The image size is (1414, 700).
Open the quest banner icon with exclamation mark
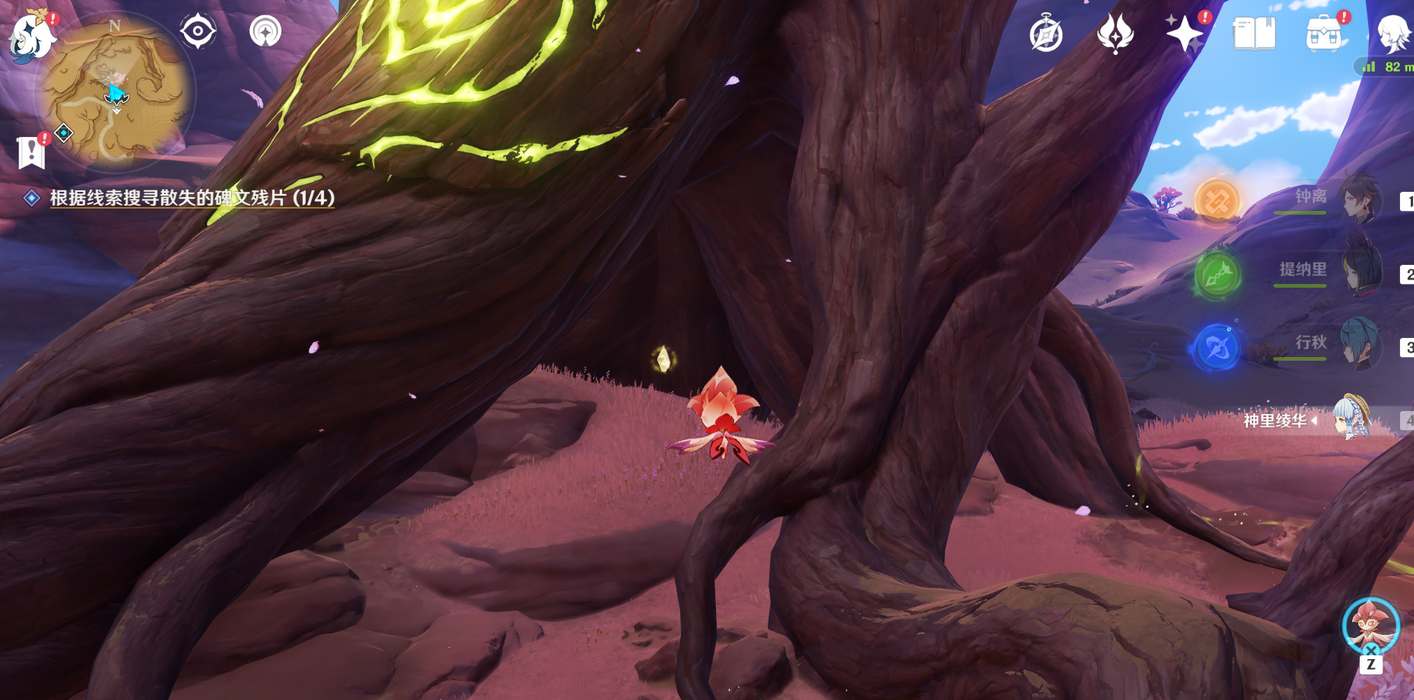[x=33, y=152]
